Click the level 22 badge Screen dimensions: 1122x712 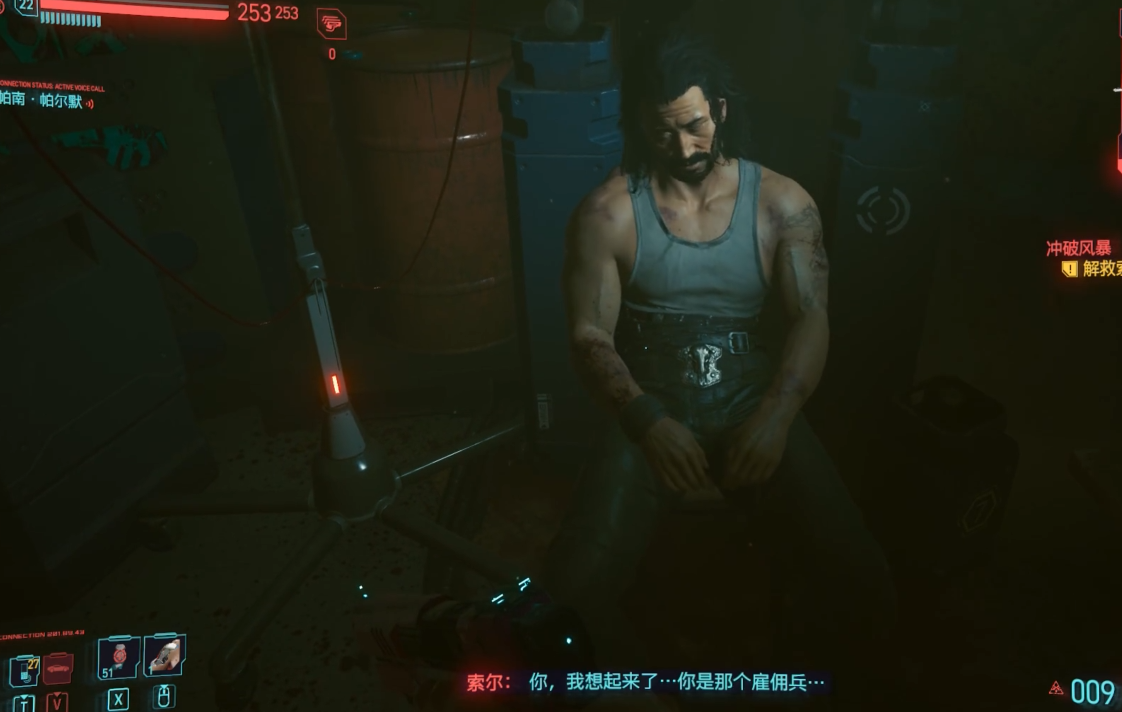(25, 7)
